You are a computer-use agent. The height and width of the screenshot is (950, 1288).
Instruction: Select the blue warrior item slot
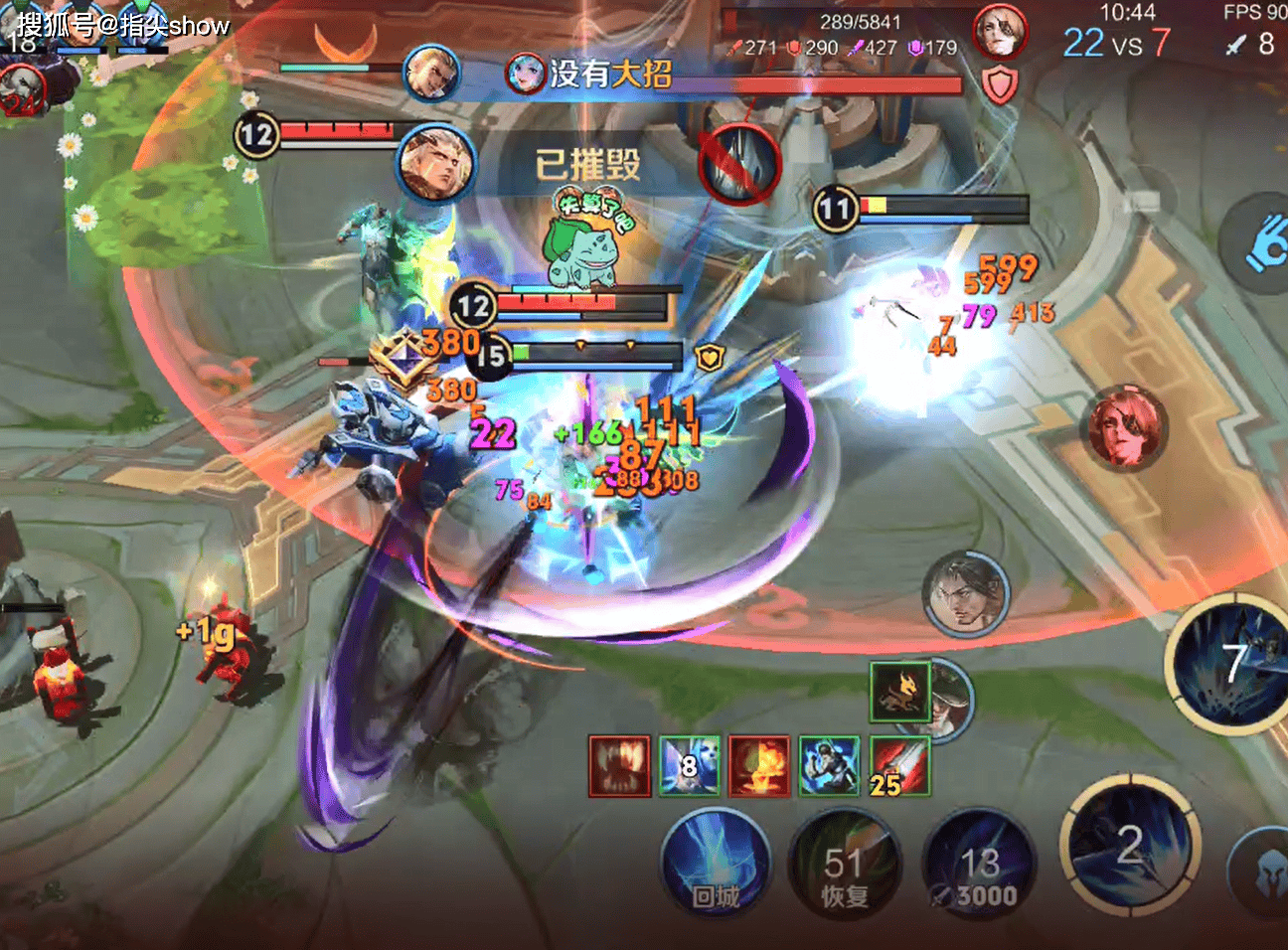pos(830,765)
